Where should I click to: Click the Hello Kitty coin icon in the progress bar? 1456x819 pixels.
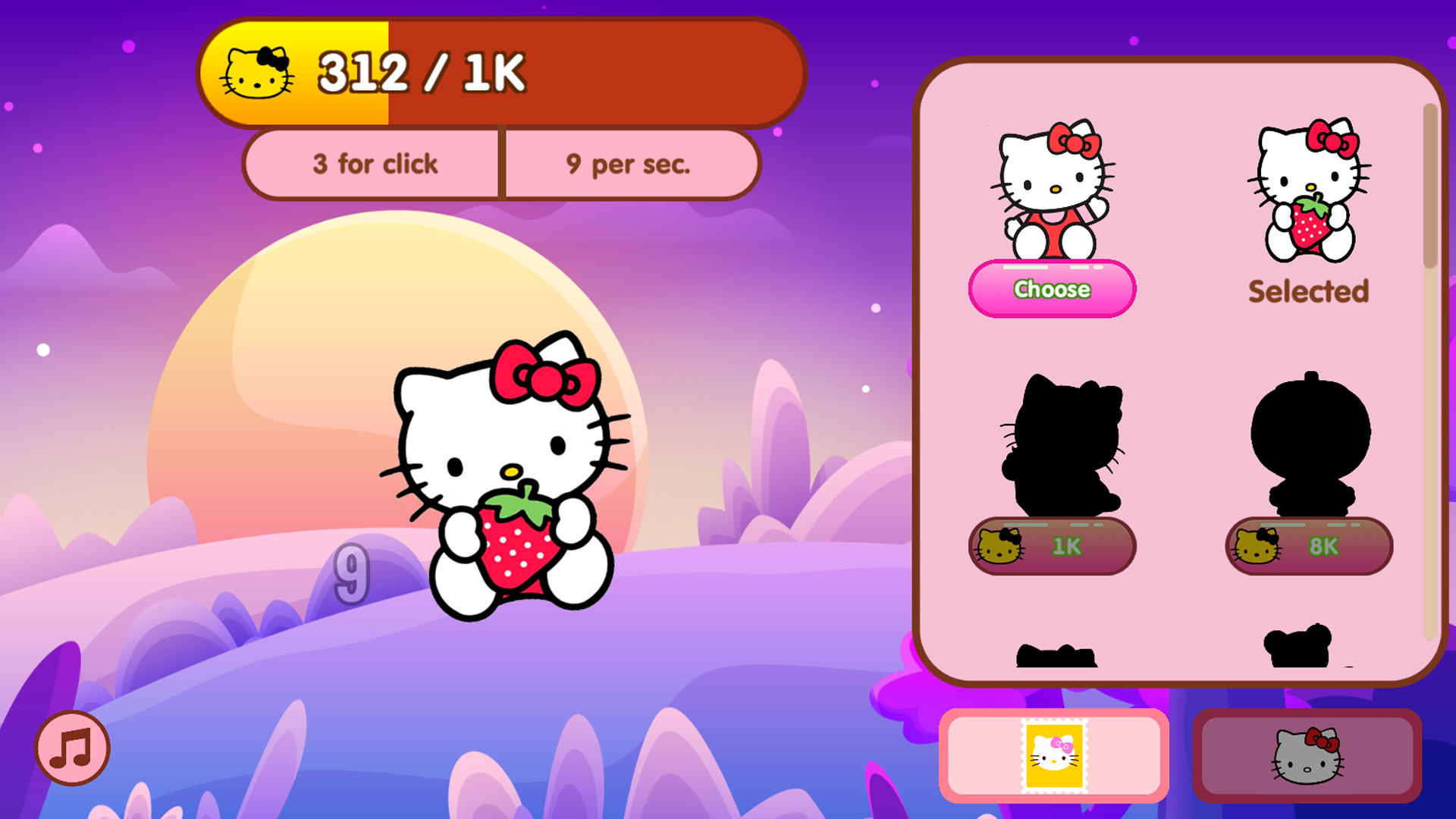click(x=258, y=72)
